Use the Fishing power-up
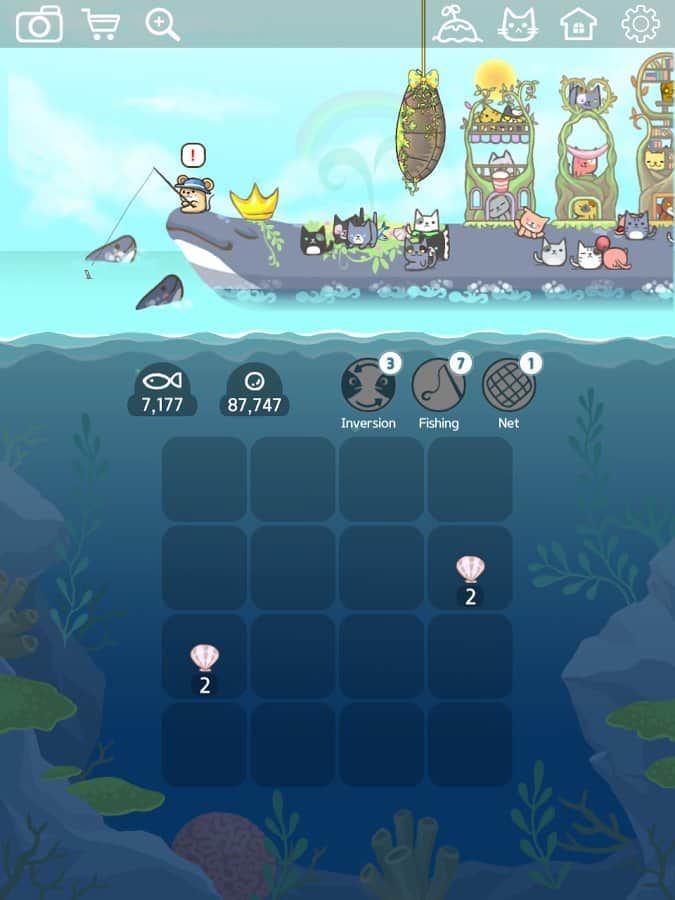Viewport: 675px width, 900px height. (439, 386)
